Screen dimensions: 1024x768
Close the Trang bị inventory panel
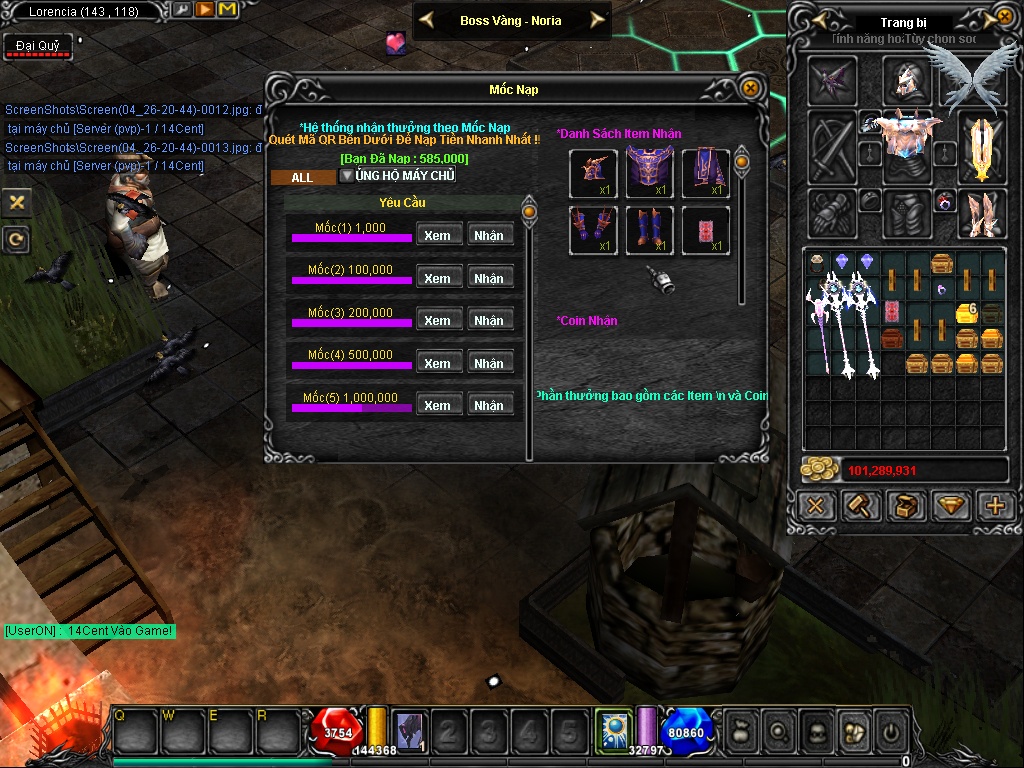click(1004, 17)
